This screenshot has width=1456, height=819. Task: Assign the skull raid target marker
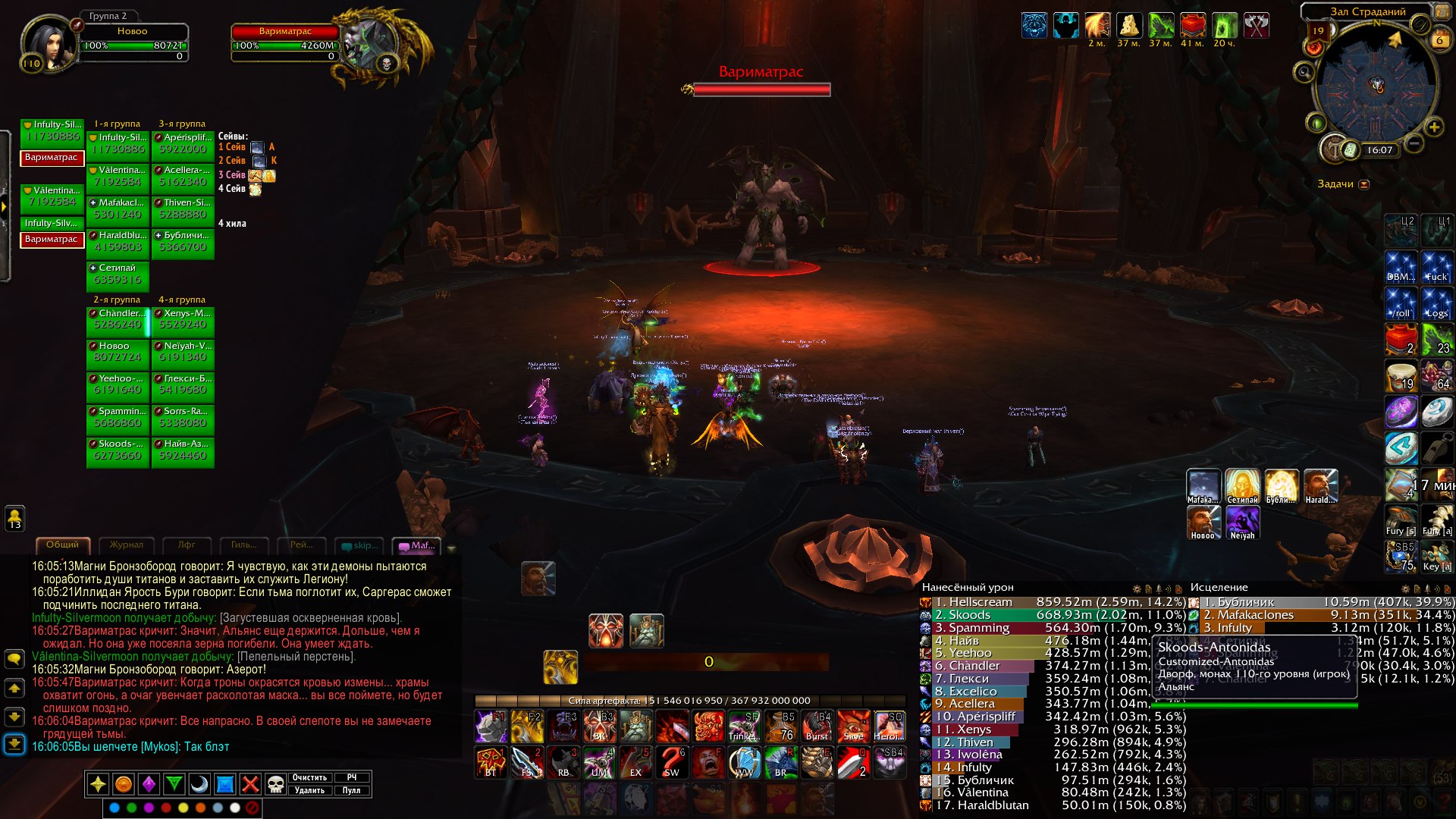275,784
